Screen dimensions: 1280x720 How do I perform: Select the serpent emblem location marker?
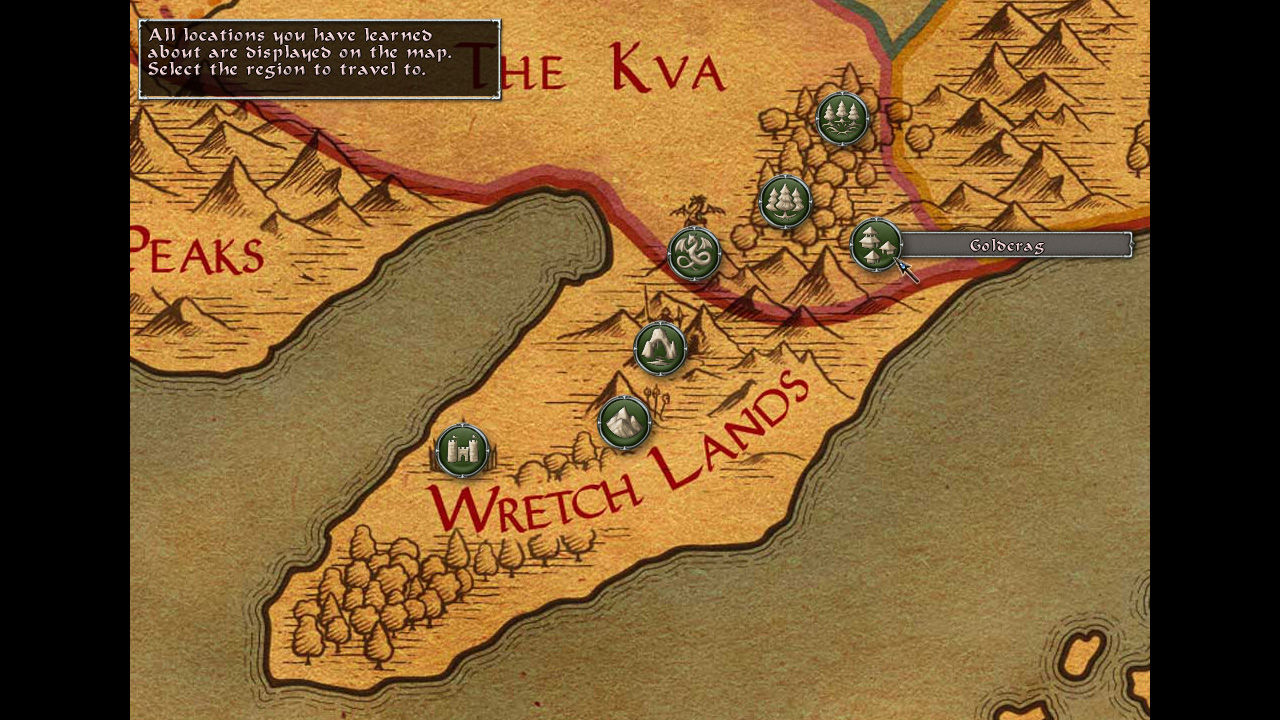point(696,253)
